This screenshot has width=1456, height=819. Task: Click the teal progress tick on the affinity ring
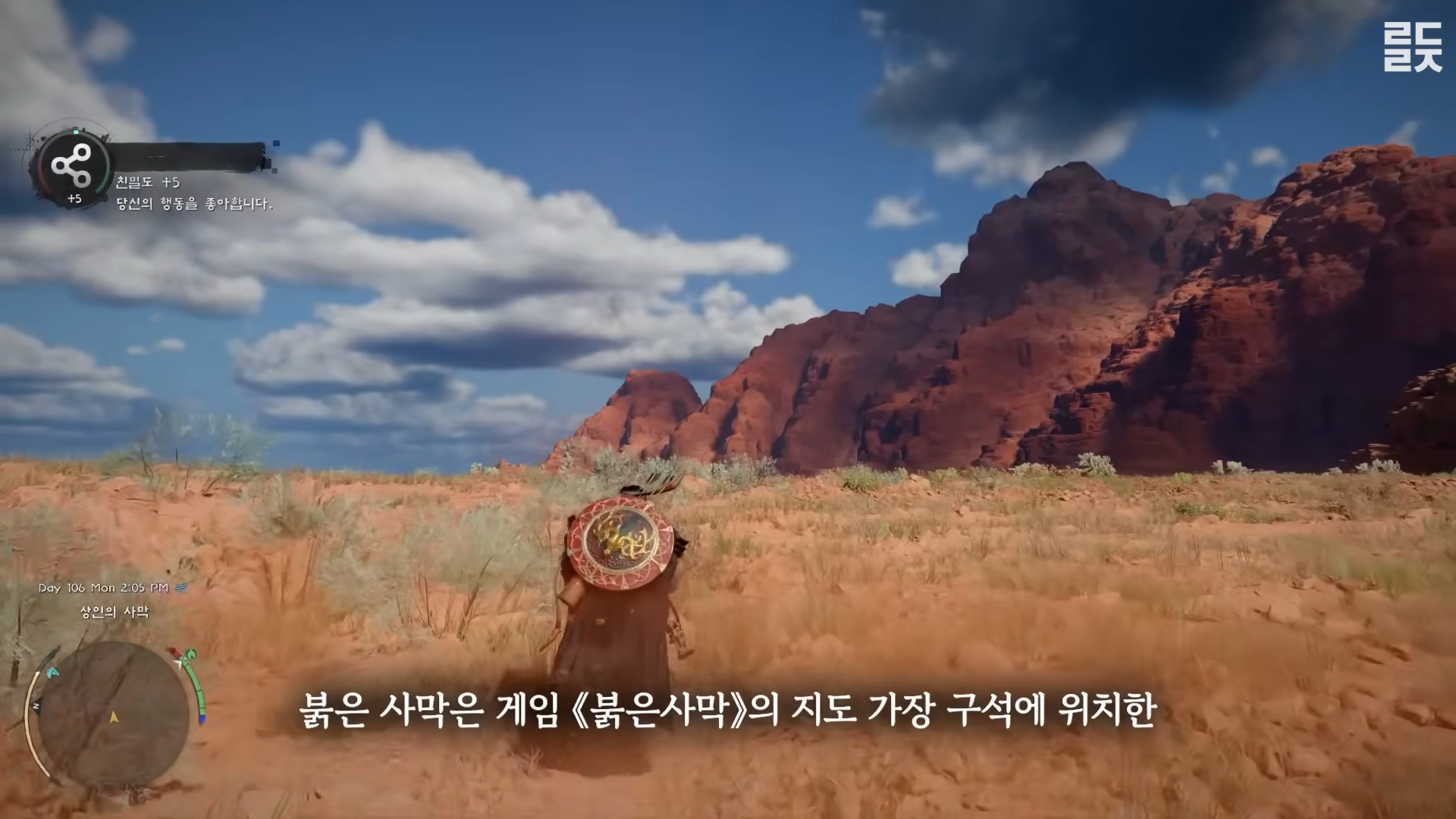pos(76,132)
